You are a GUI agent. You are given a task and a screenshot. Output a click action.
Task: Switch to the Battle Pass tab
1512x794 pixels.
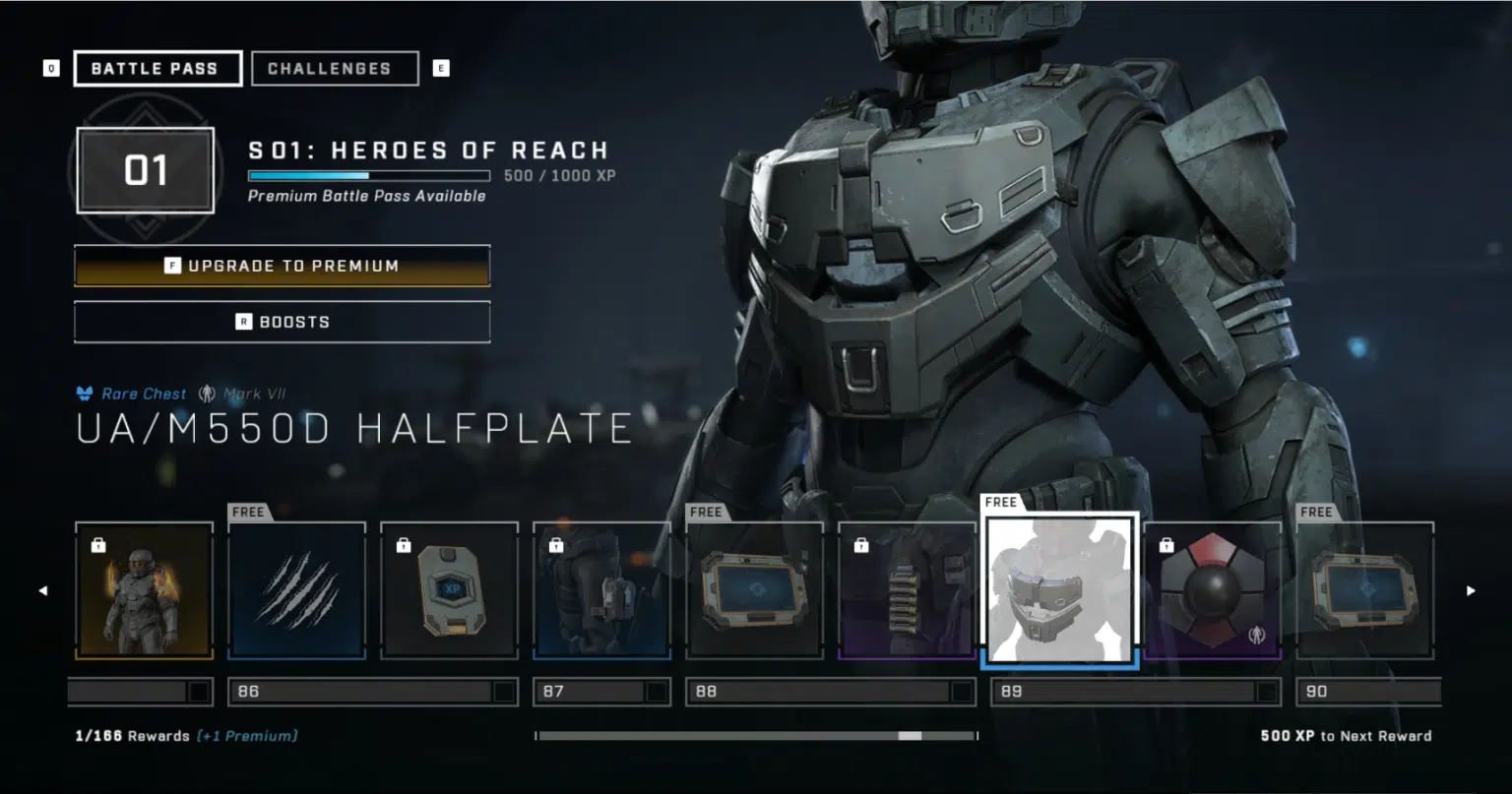(x=157, y=69)
